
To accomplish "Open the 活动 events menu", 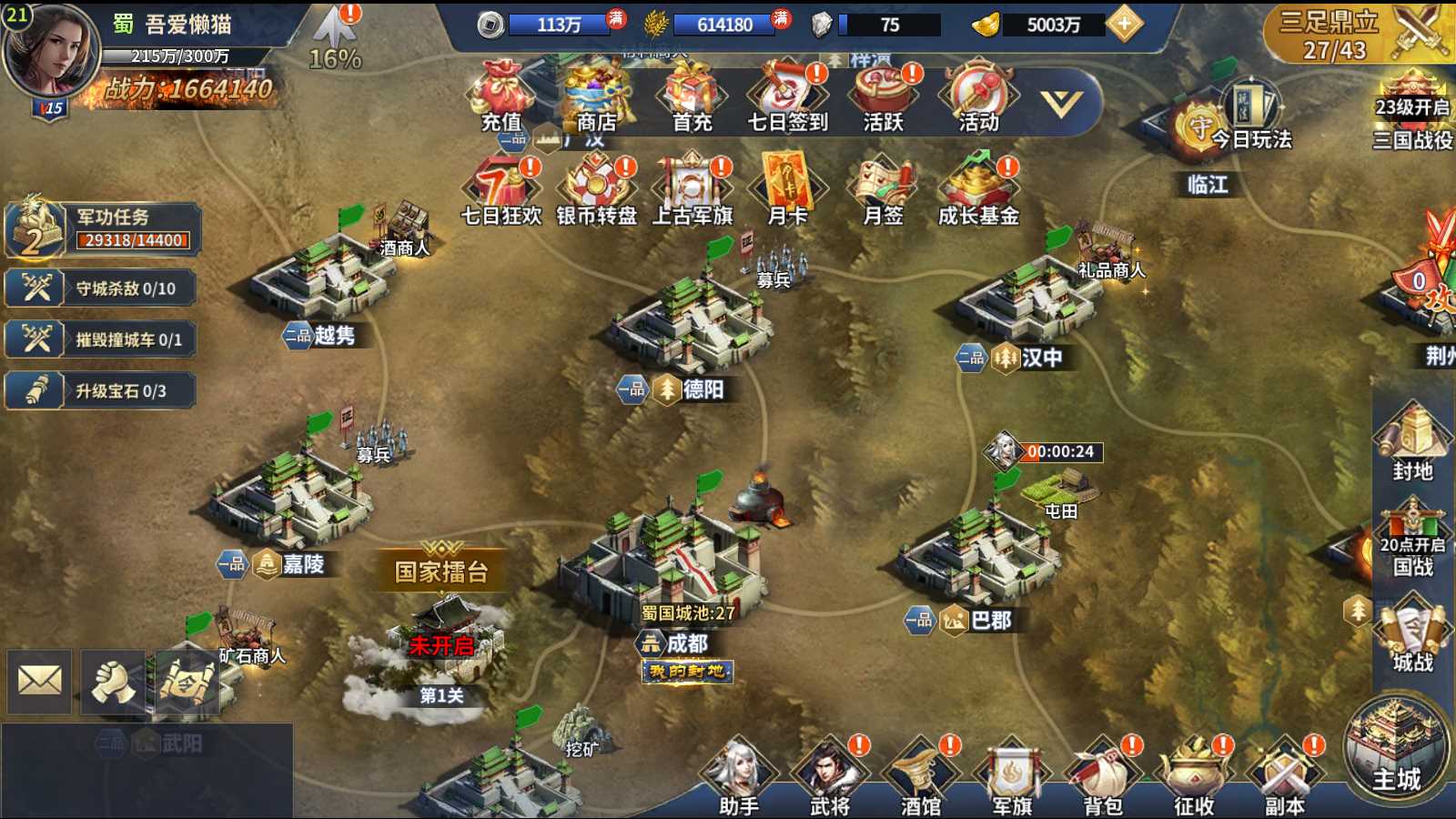I will point(978,96).
